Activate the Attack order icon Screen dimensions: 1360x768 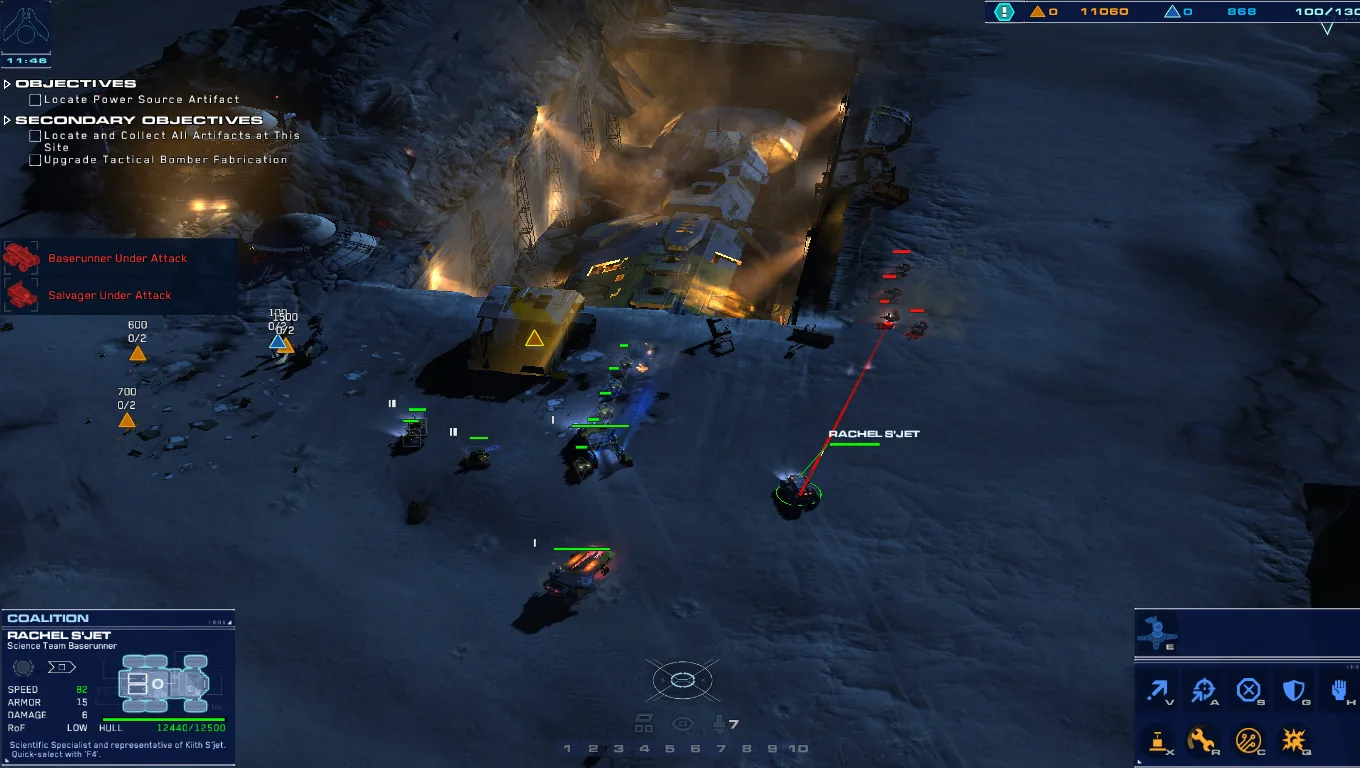point(1202,691)
